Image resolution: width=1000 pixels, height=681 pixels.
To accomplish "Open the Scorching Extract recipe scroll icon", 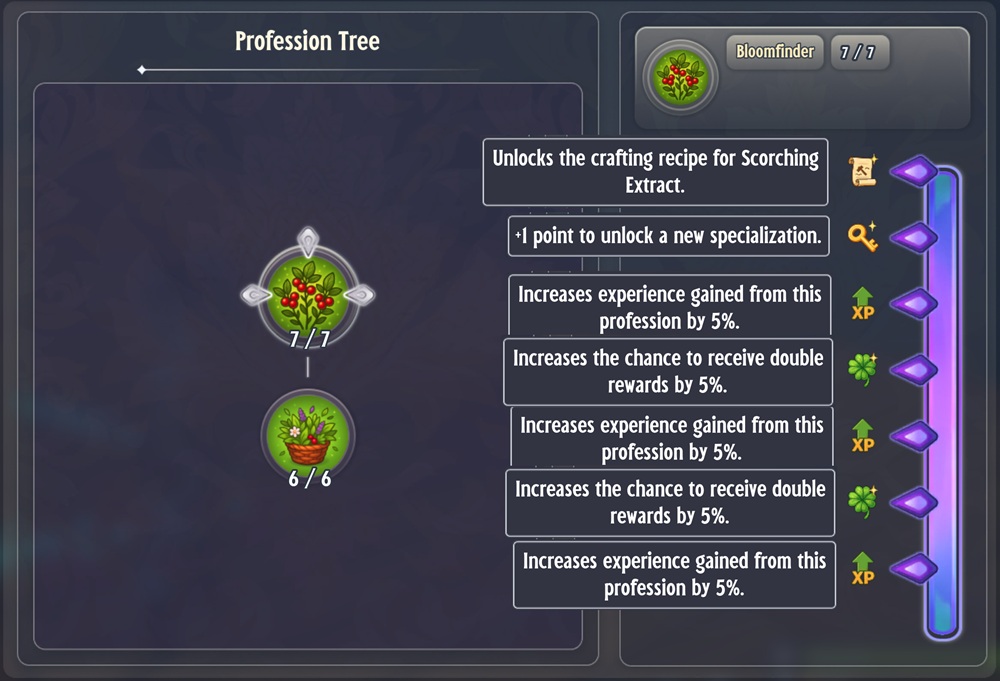I will click(862, 172).
